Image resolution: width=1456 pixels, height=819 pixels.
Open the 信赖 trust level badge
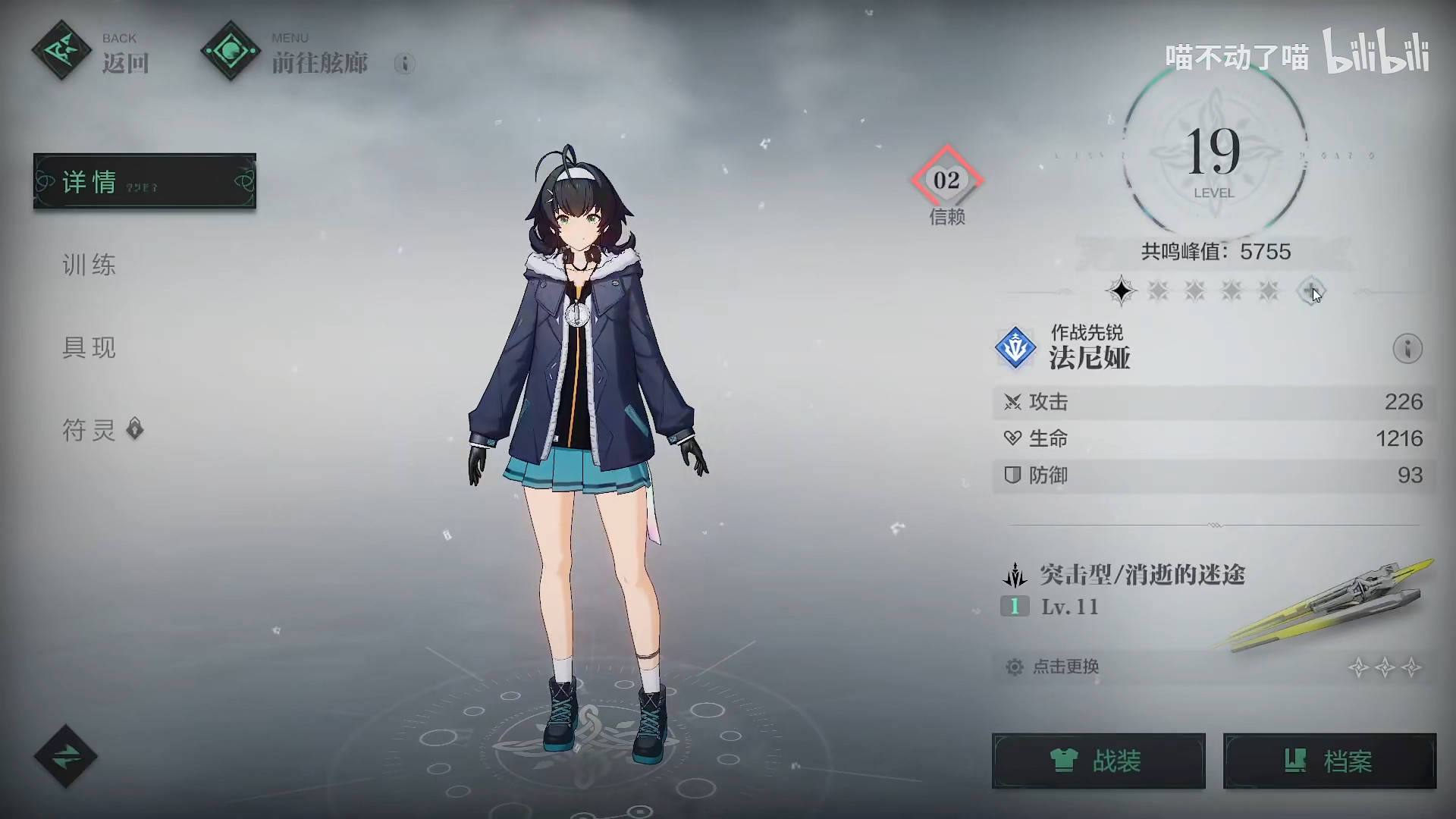[x=946, y=182]
